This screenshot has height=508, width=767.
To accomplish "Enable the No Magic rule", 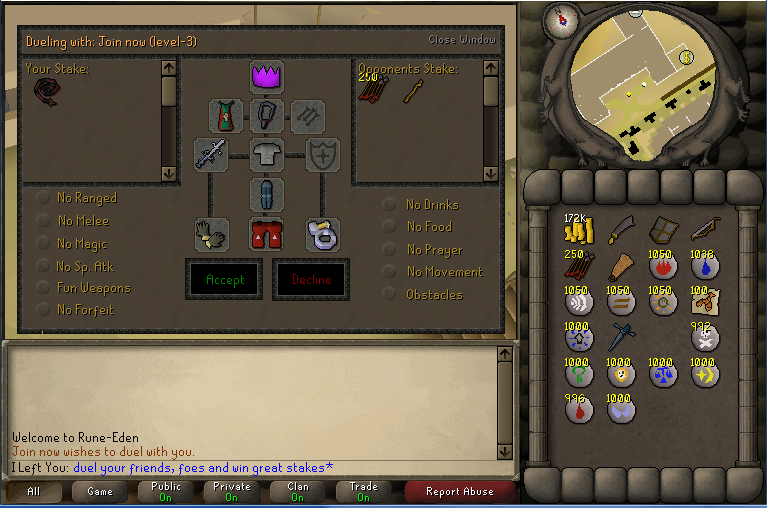I will point(44,244).
